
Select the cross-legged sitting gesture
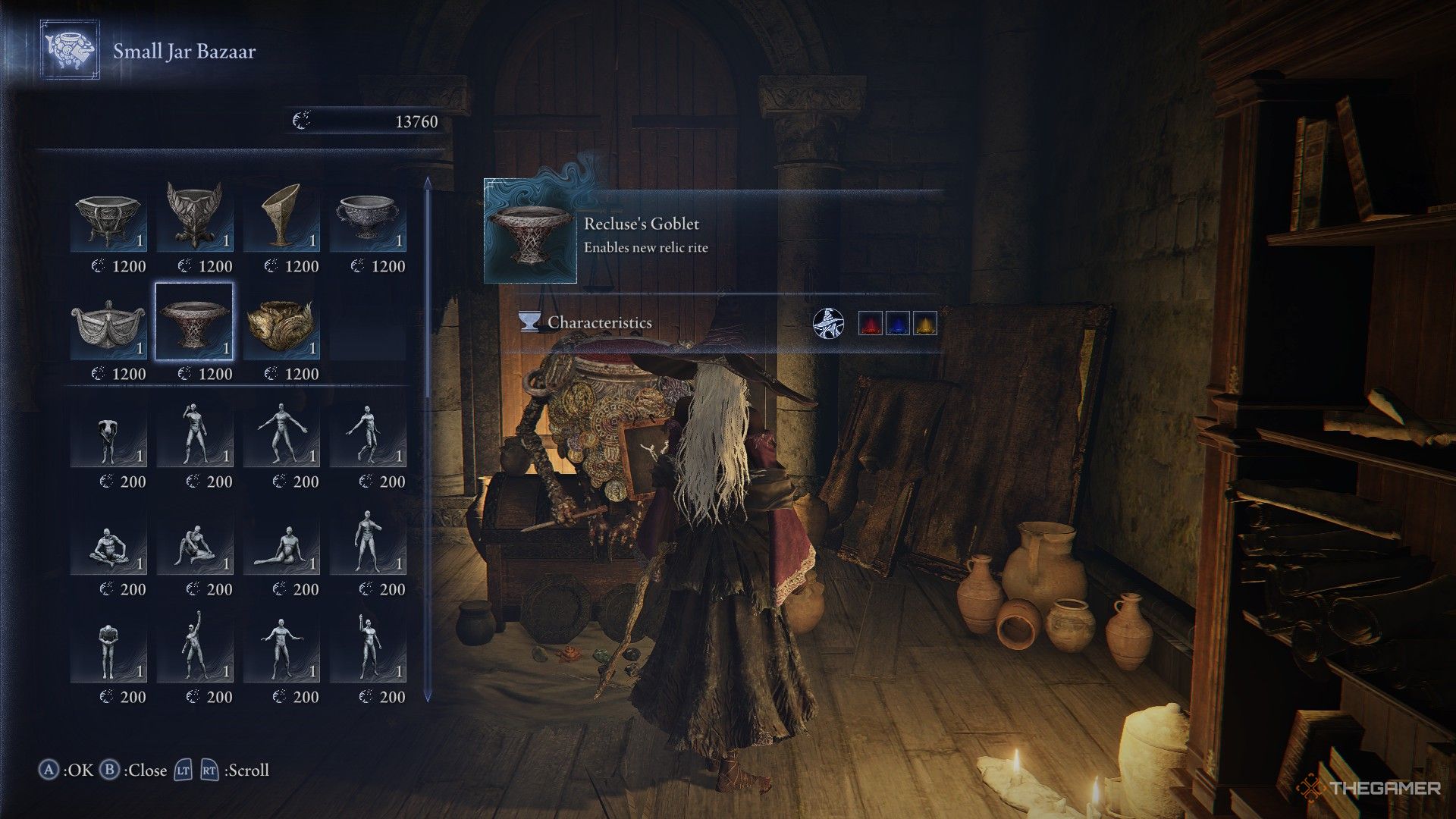coord(108,543)
